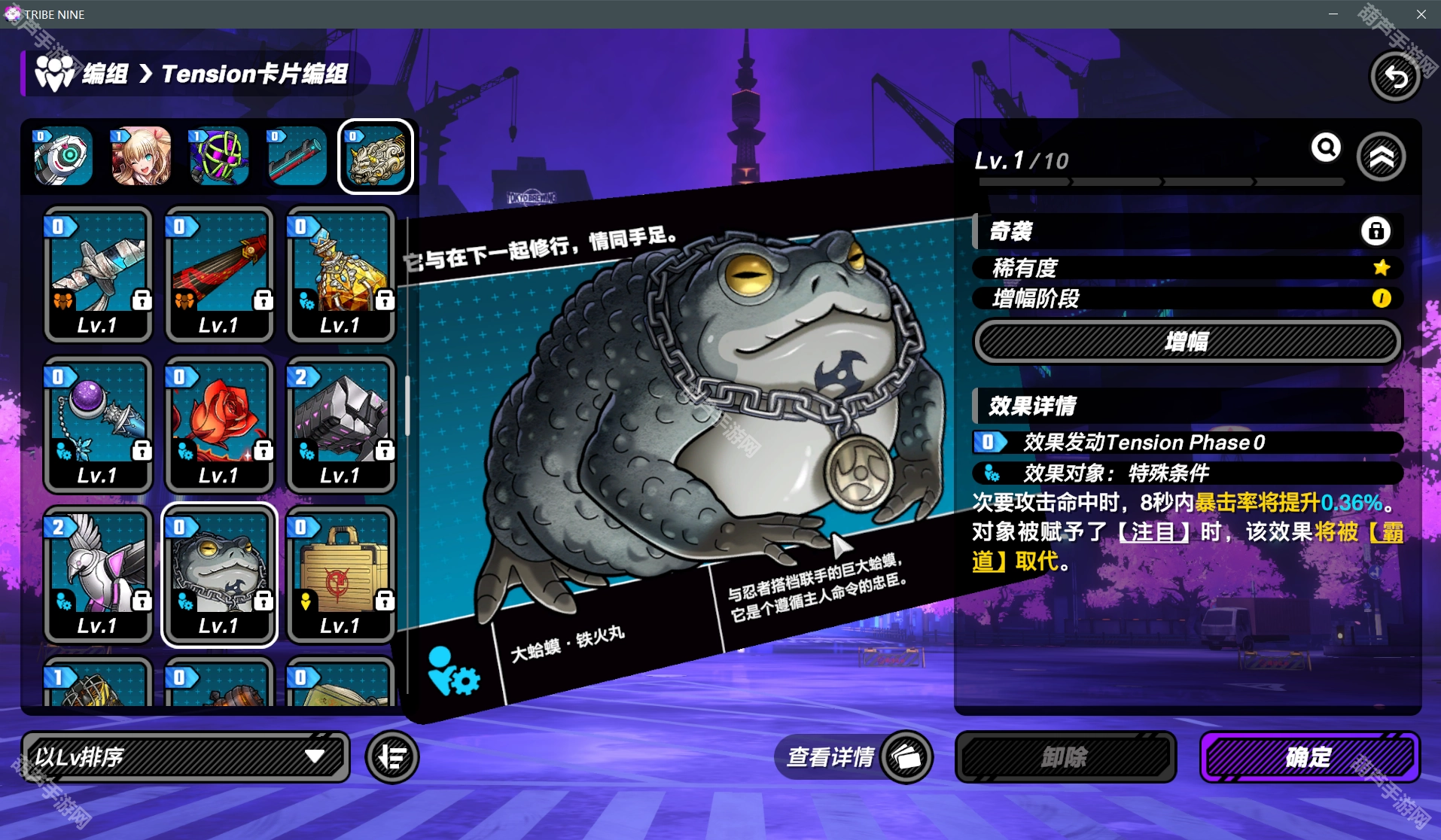Click the magnifier icon in detail panel

[1326, 148]
